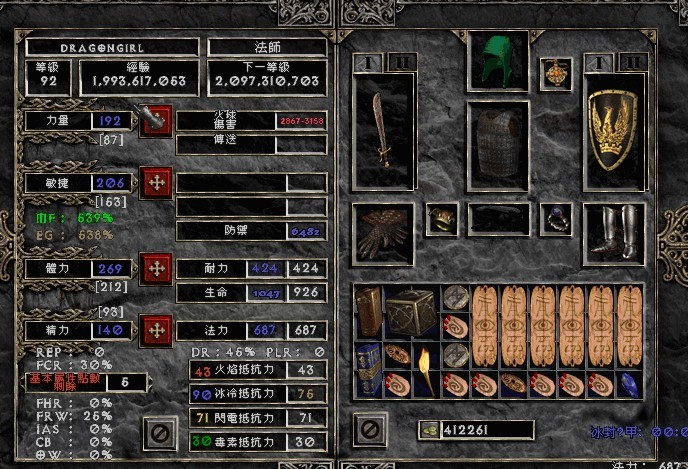Image resolution: width=688 pixels, height=469 pixels.
Task: Select the equipped gloves slot
Action: 384,234
